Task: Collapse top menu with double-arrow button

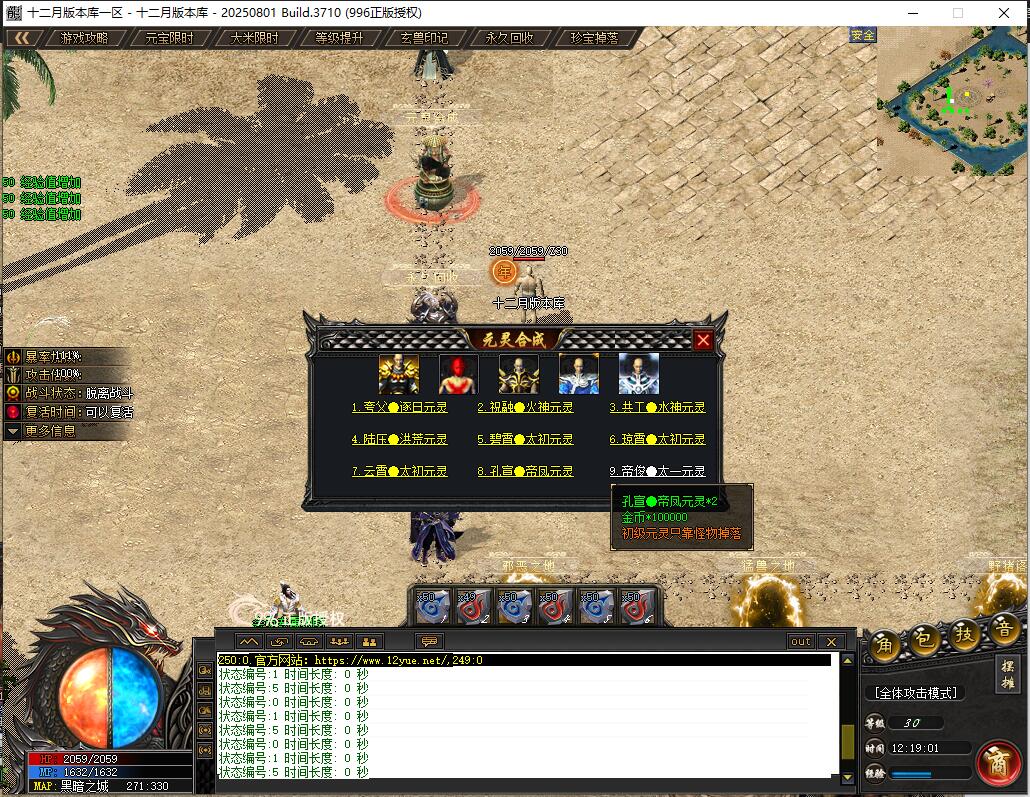Action: (22, 38)
